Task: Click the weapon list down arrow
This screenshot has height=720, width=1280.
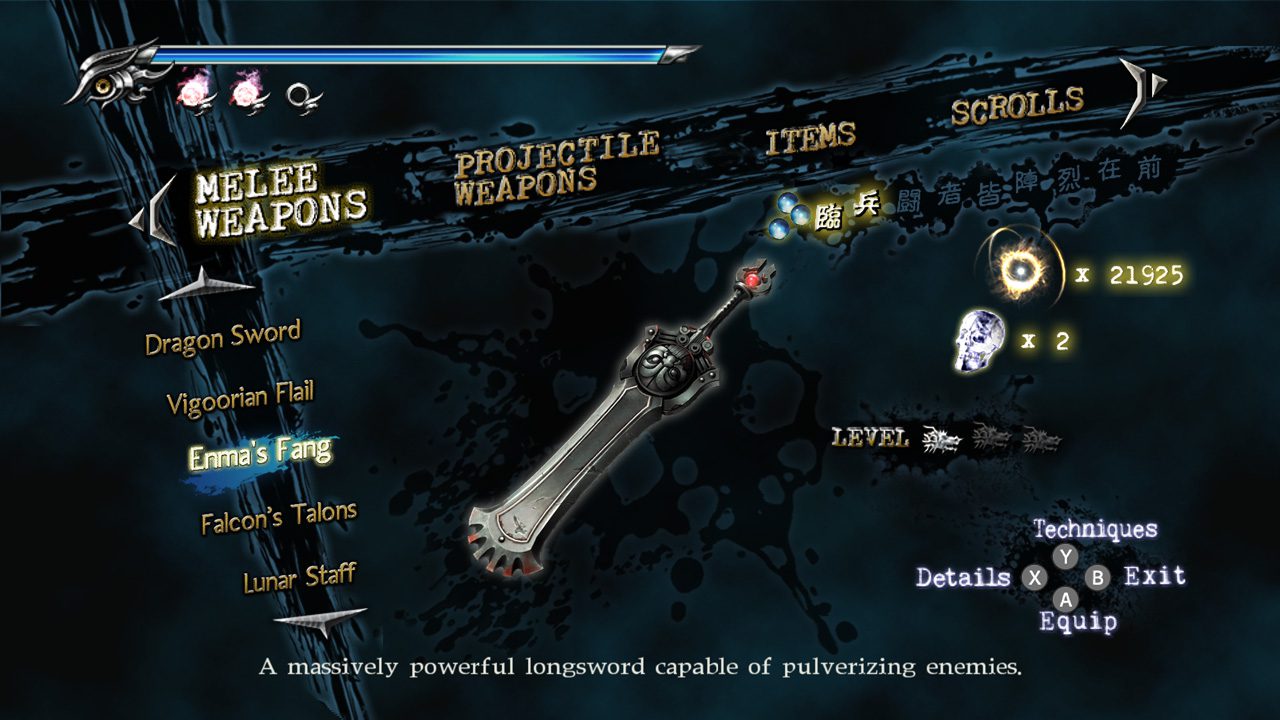Action: [320, 622]
